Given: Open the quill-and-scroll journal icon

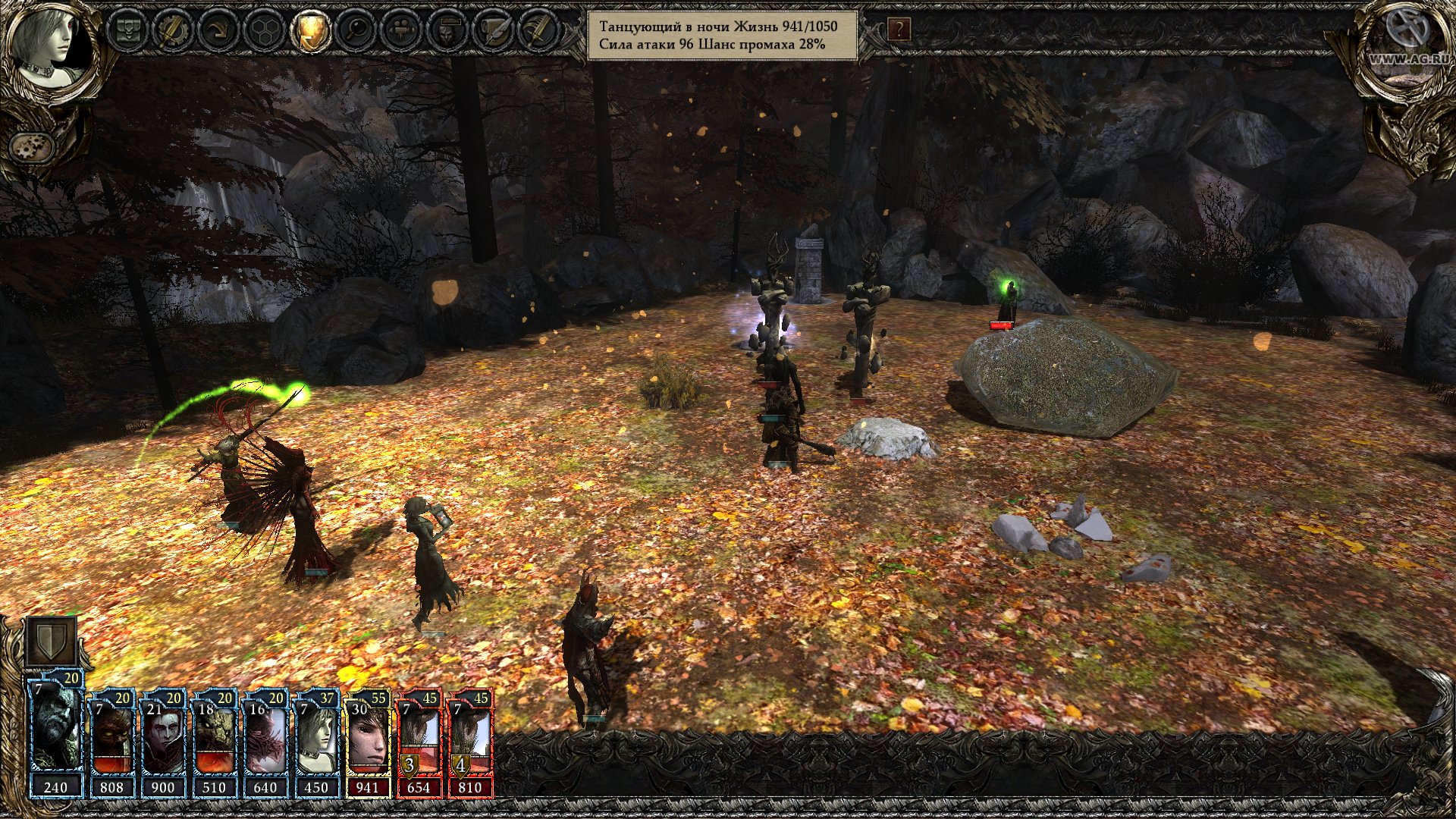Looking at the screenshot, I should click(494, 30).
